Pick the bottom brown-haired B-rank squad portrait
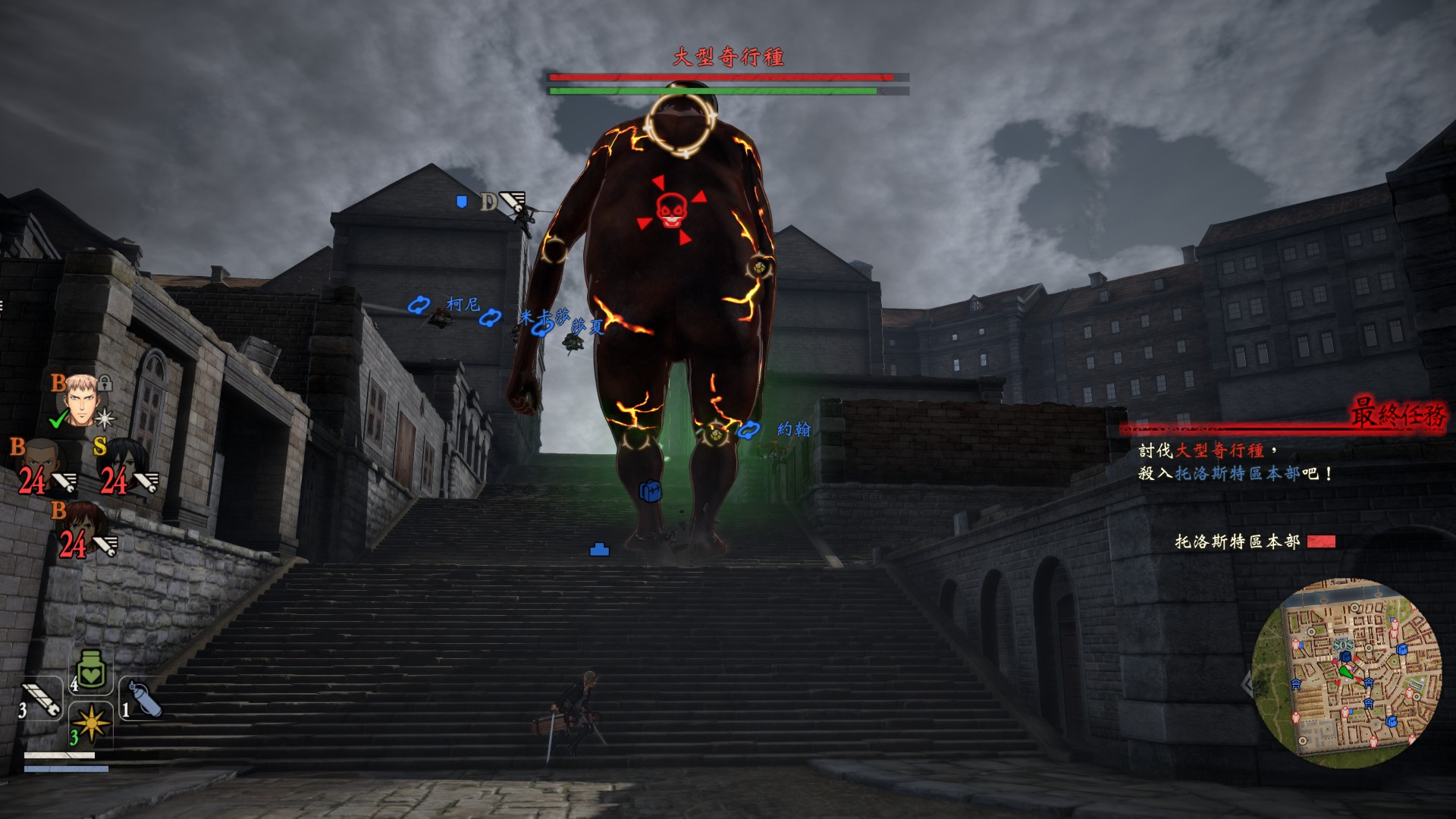 80,529
